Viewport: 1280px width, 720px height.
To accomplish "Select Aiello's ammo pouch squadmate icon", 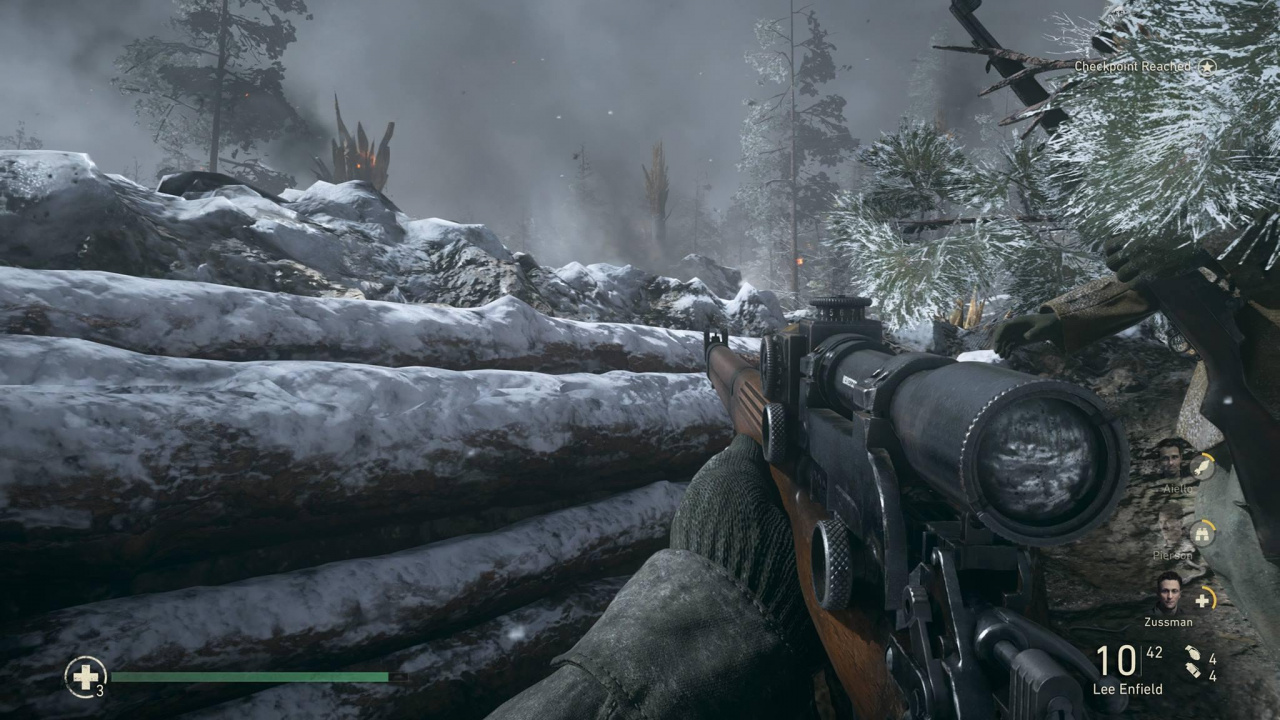I will click(x=1202, y=468).
